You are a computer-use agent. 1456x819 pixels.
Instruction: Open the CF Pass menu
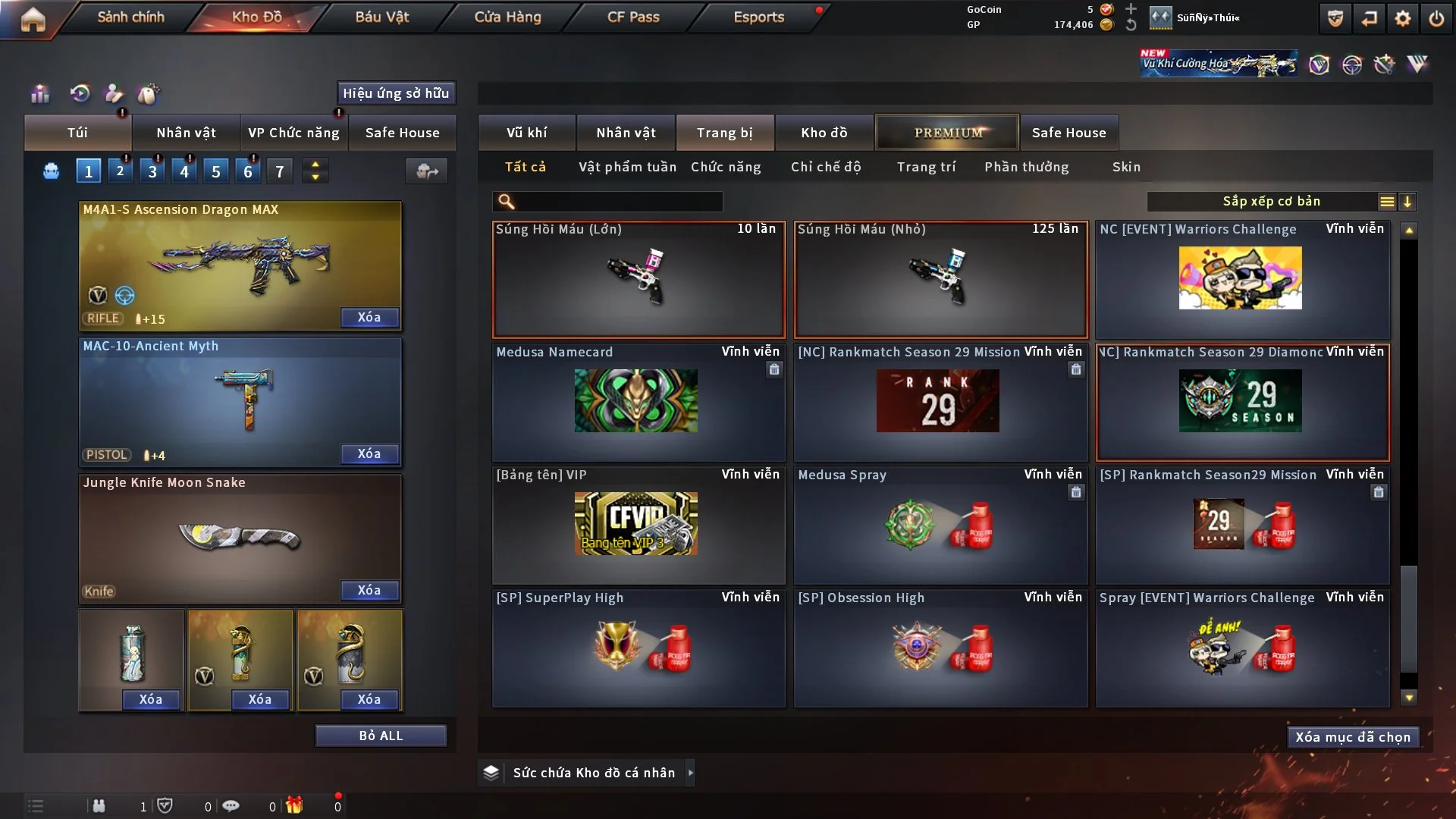[x=633, y=17]
